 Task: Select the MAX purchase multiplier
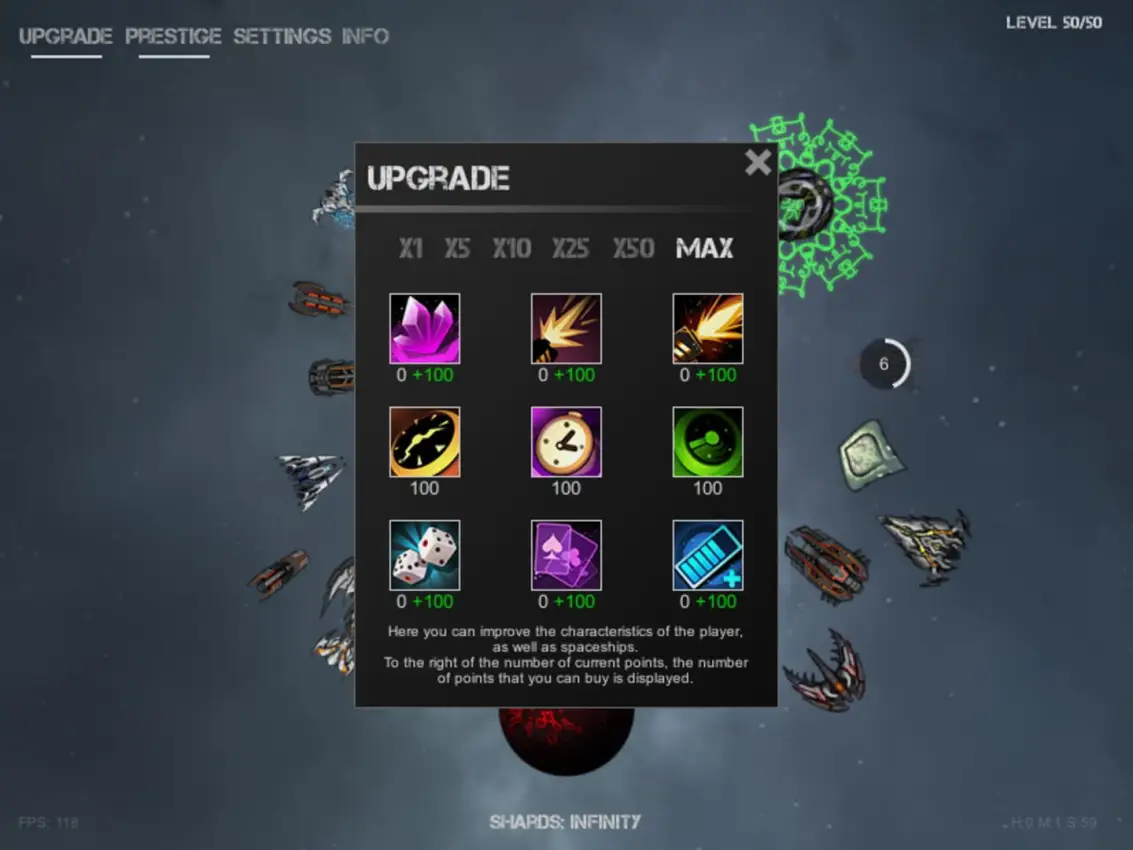coord(704,248)
